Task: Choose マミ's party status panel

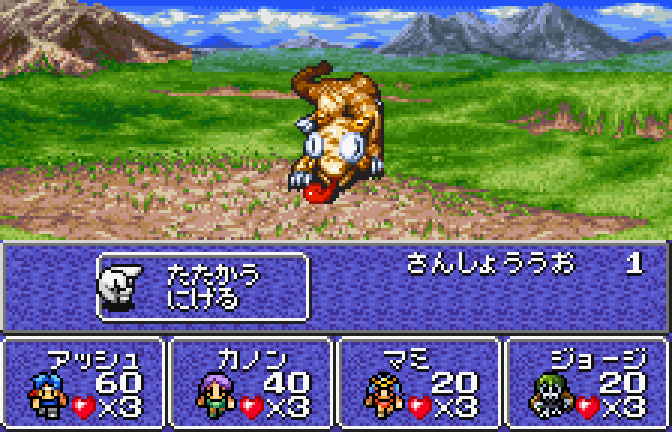Action: [x=419, y=382]
